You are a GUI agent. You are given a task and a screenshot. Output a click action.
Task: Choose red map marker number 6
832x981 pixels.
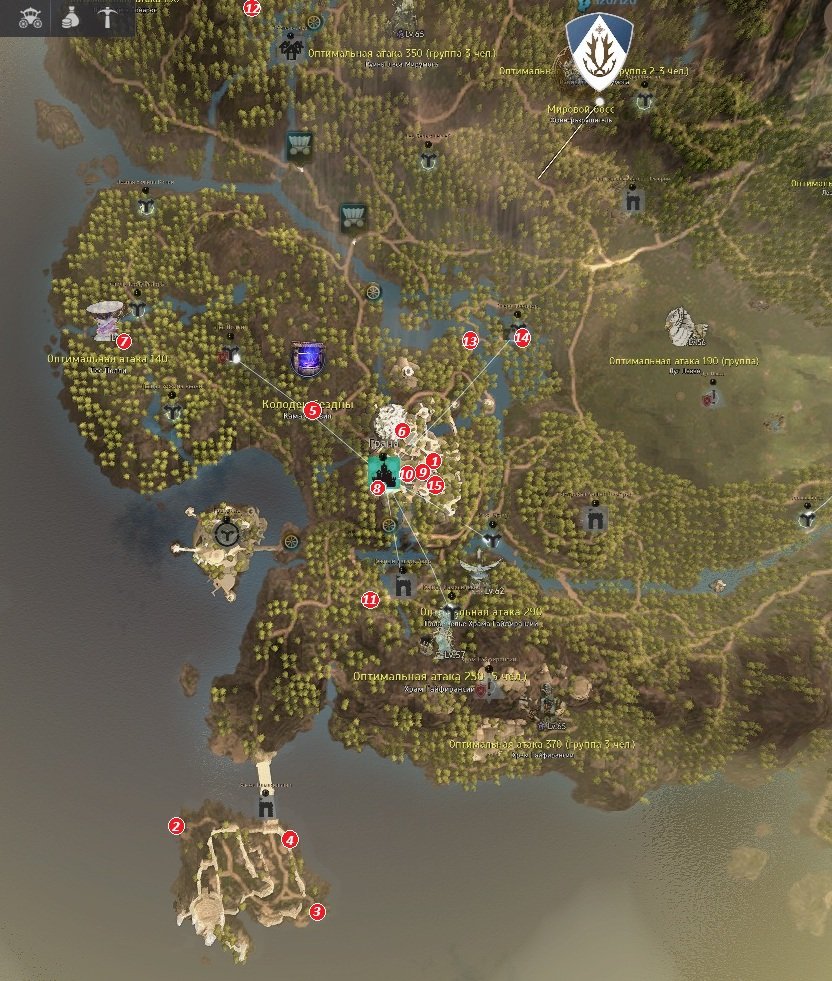(402, 431)
